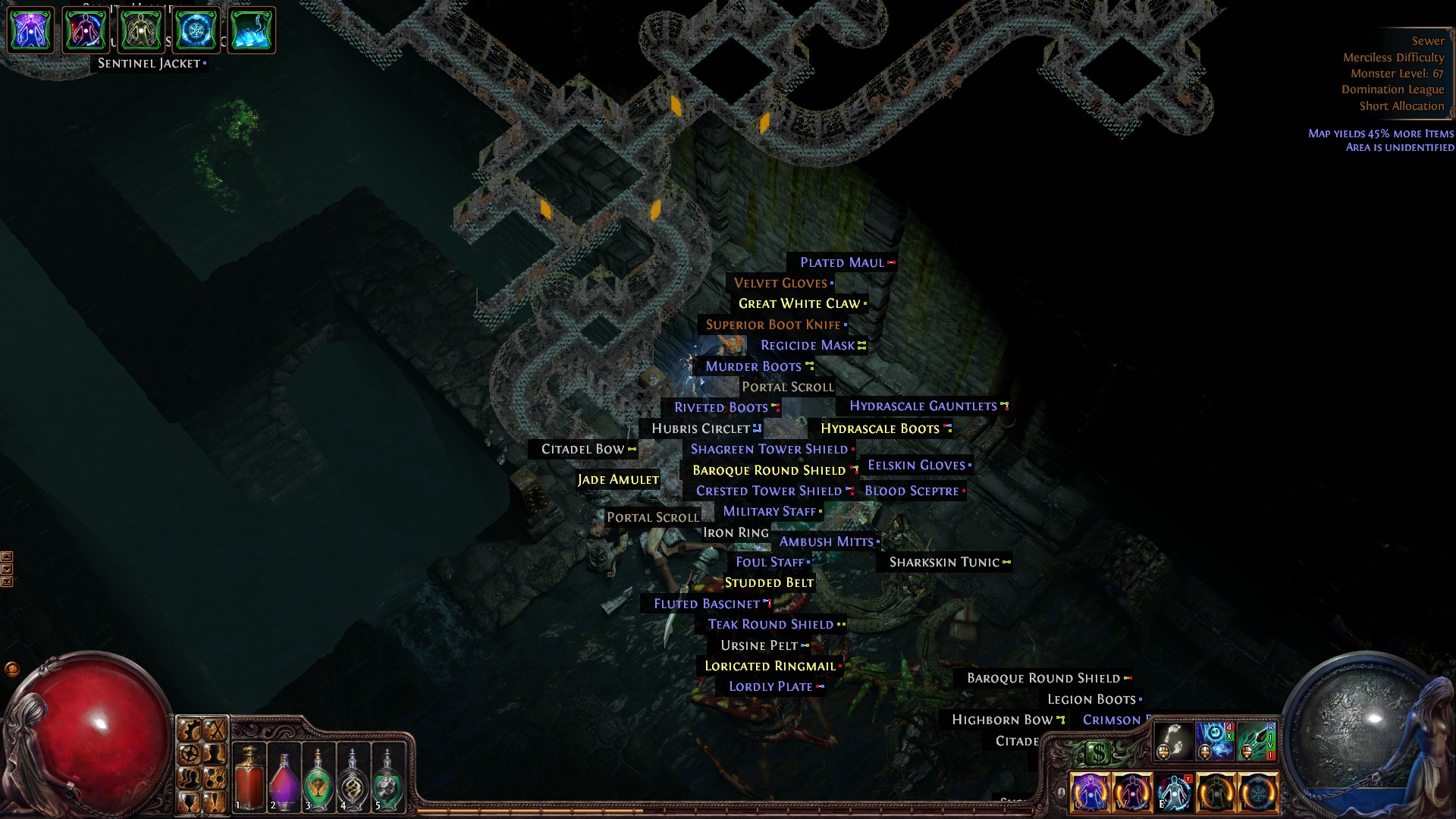Click the trophy achievements menu button
Image resolution: width=1456 pixels, height=819 pixels.
tap(190, 802)
